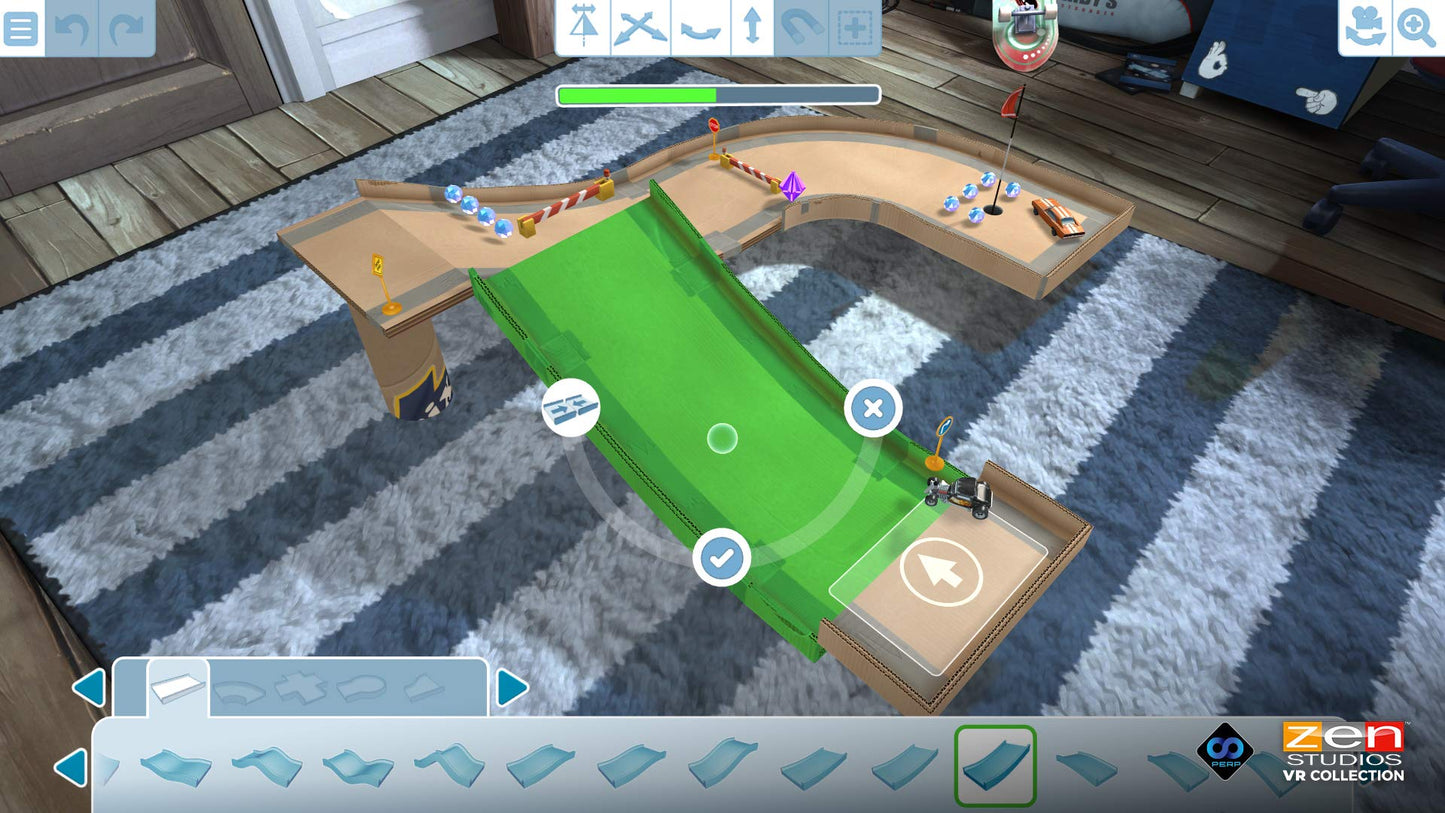The height and width of the screenshot is (813, 1445).
Task: Switch to the curved piece category tab
Action: pos(240,689)
